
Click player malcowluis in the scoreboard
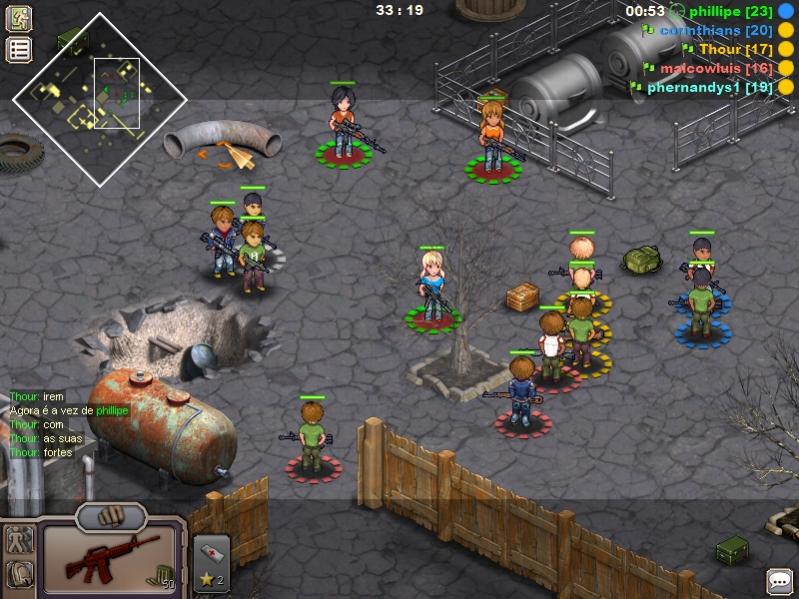[714, 68]
